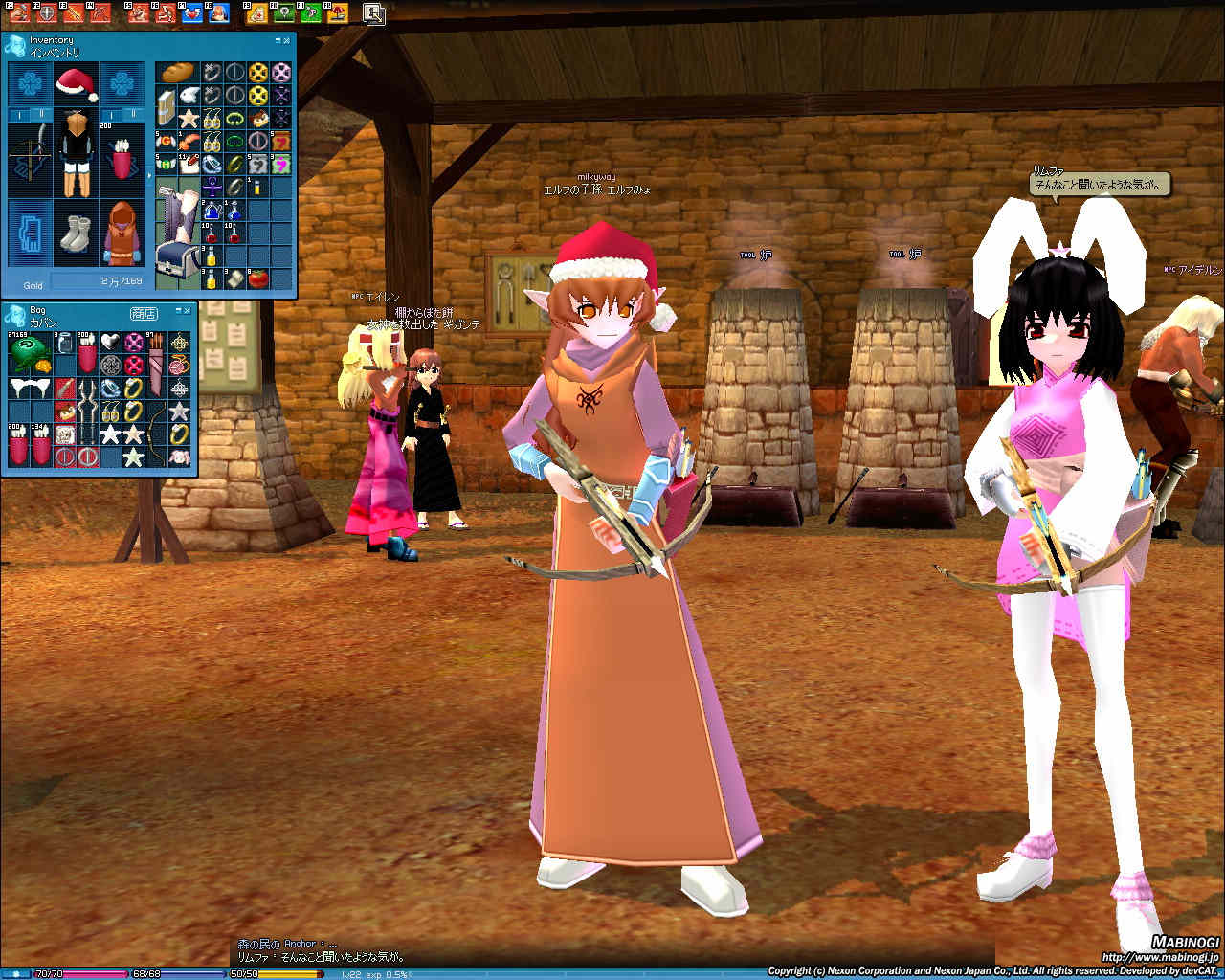Activate the F12 beach umbrella rest icon

pyautogui.click(x=336, y=13)
